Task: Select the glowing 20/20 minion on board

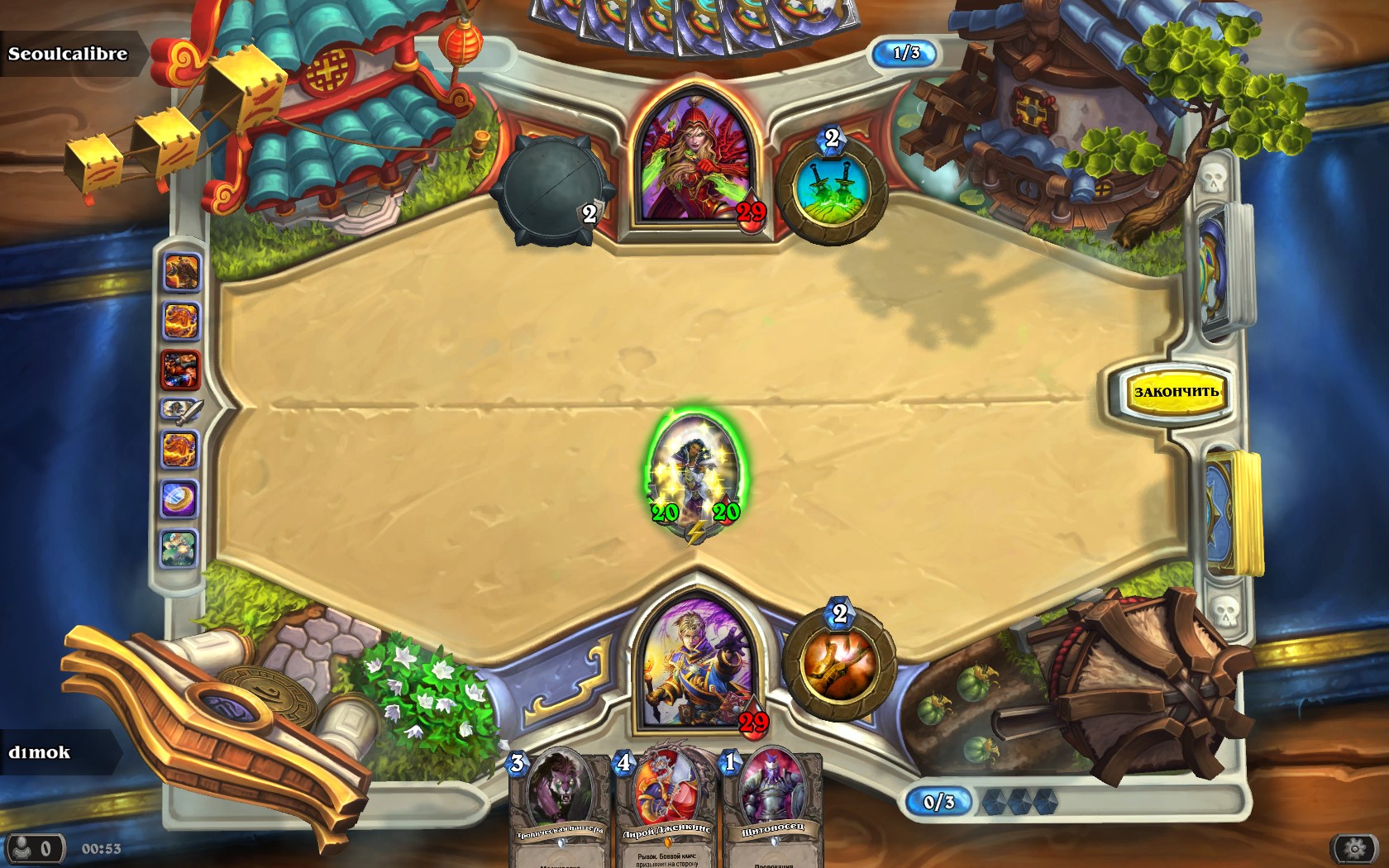Action: 695,475
